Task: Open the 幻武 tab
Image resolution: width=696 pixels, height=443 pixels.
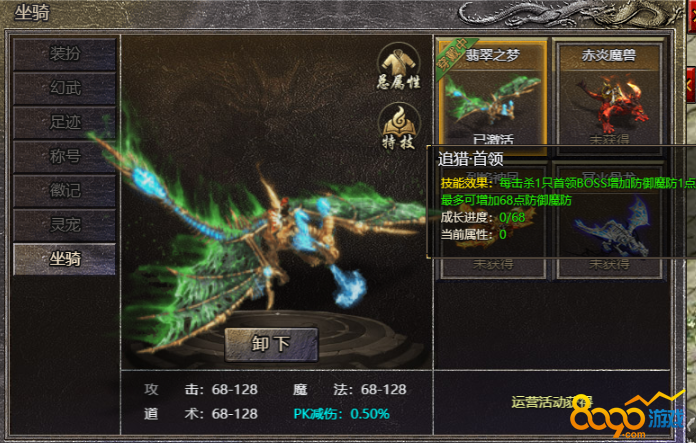Action: [x=64, y=88]
